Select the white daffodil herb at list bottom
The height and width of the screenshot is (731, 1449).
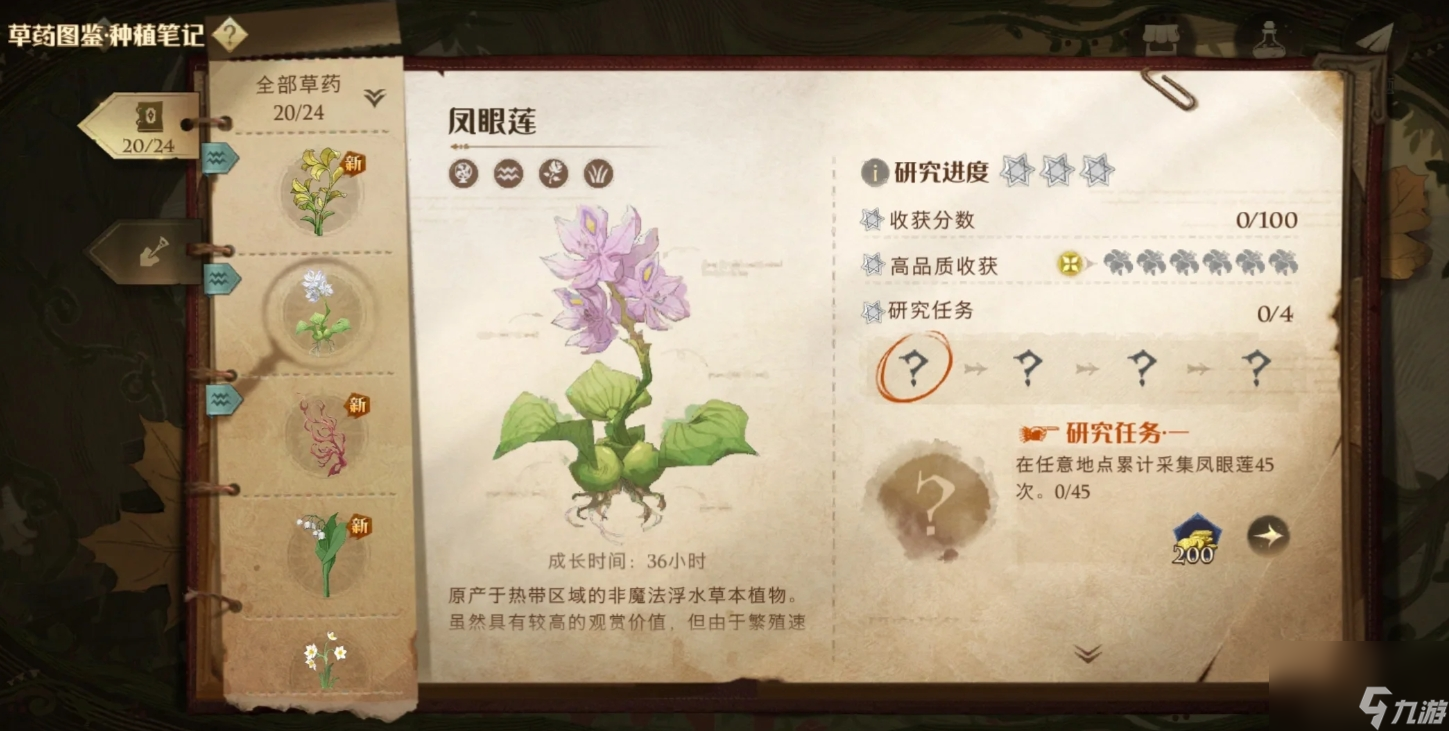pyautogui.click(x=325, y=658)
